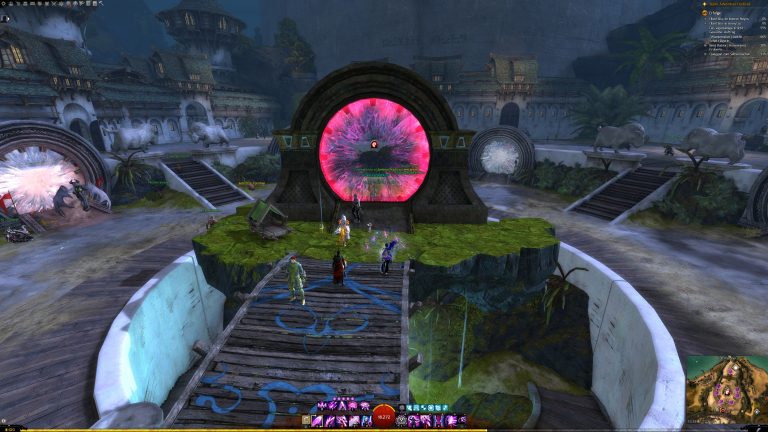Fire the first purple shatter skill
The image size is (768, 432).
pyautogui.click(x=322, y=406)
